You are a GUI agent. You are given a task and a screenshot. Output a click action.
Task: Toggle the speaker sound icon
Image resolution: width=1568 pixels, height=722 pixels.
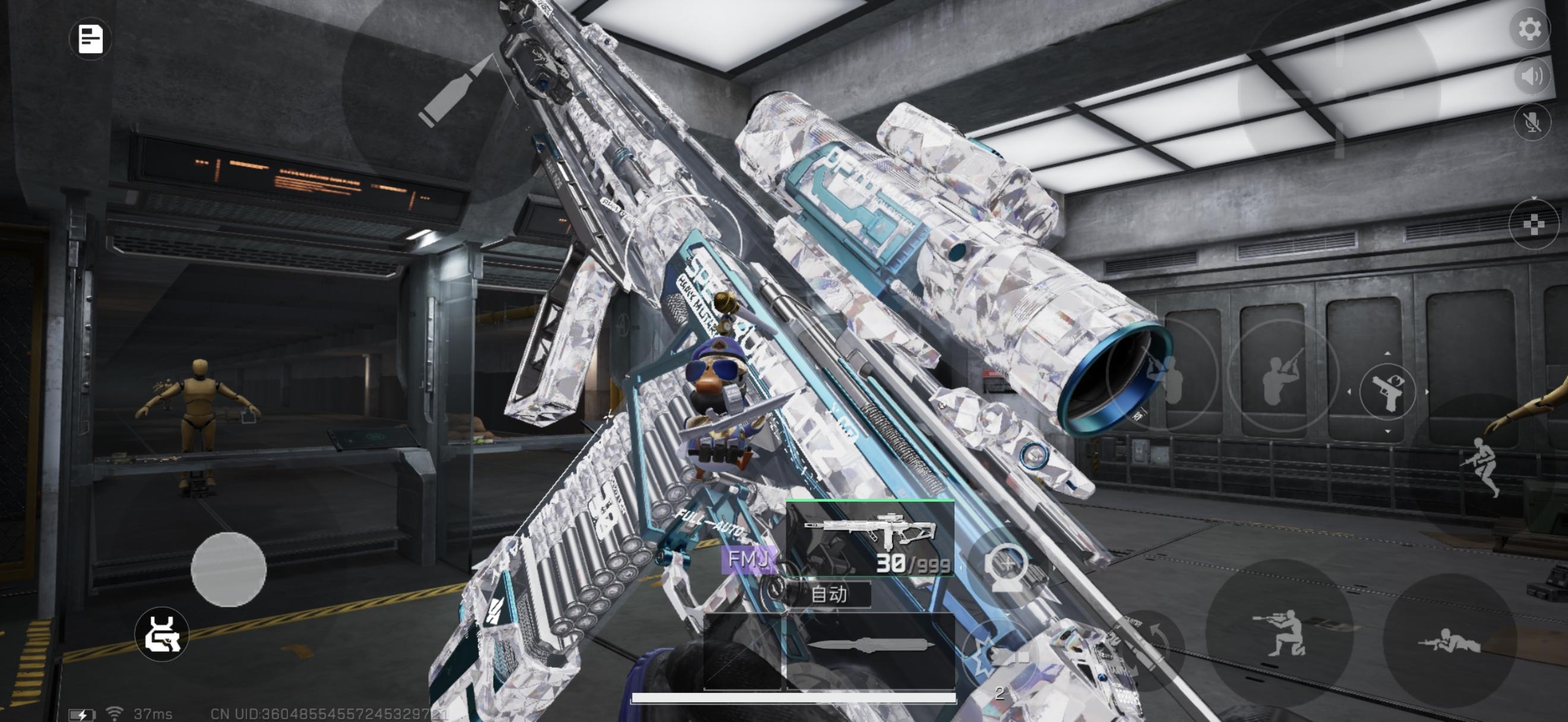(1532, 77)
